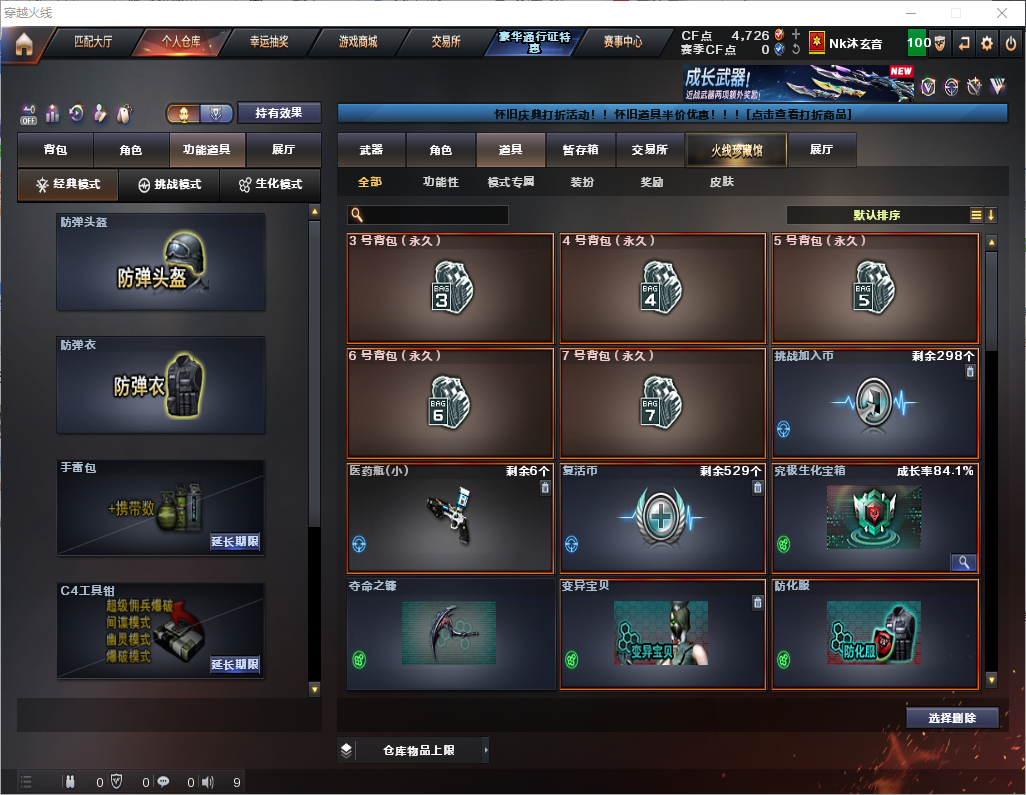This screenshot has width=1026, height=795.
Task: Click the 选择删除 select delete button
Action: tap(952, 718)
